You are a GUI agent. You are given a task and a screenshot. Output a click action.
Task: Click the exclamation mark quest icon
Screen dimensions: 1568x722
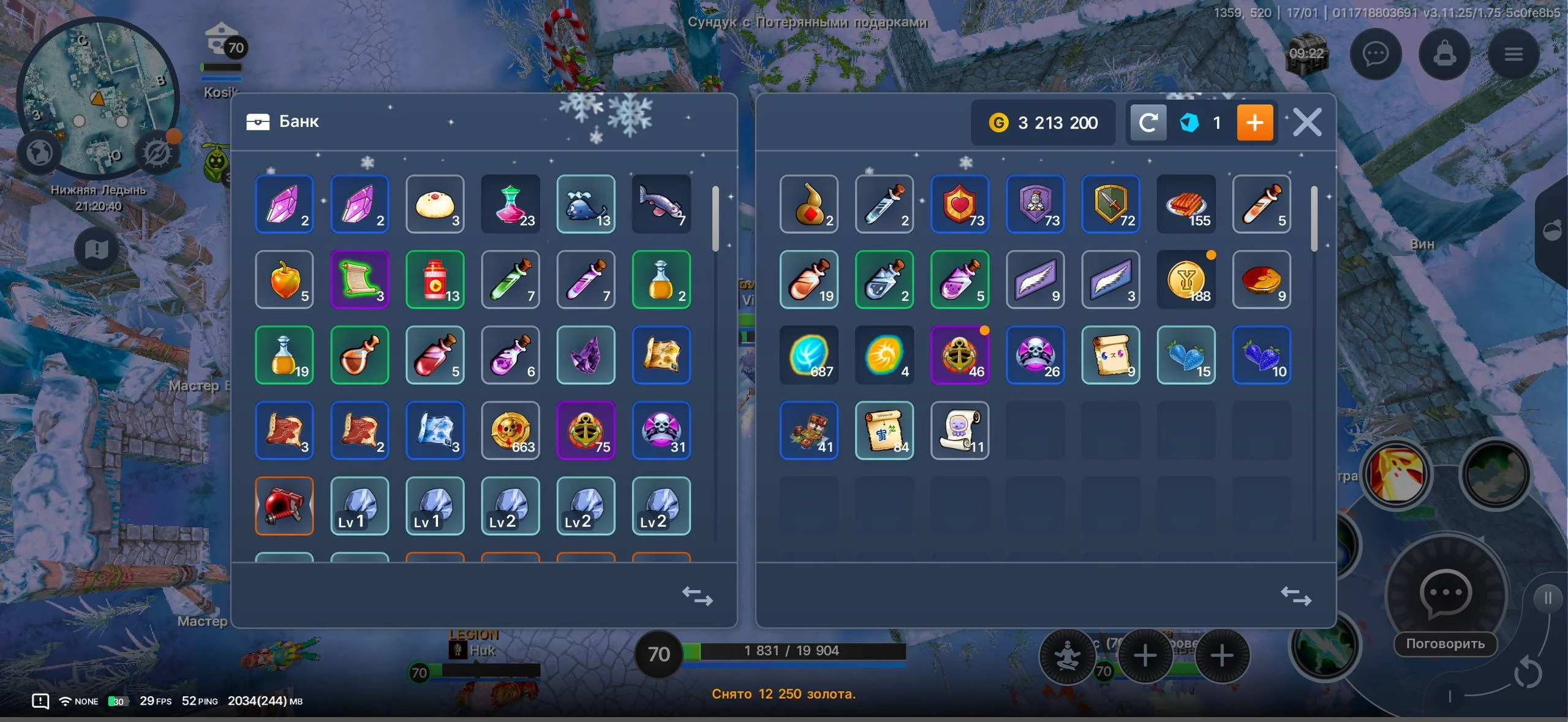coord(95,248)
